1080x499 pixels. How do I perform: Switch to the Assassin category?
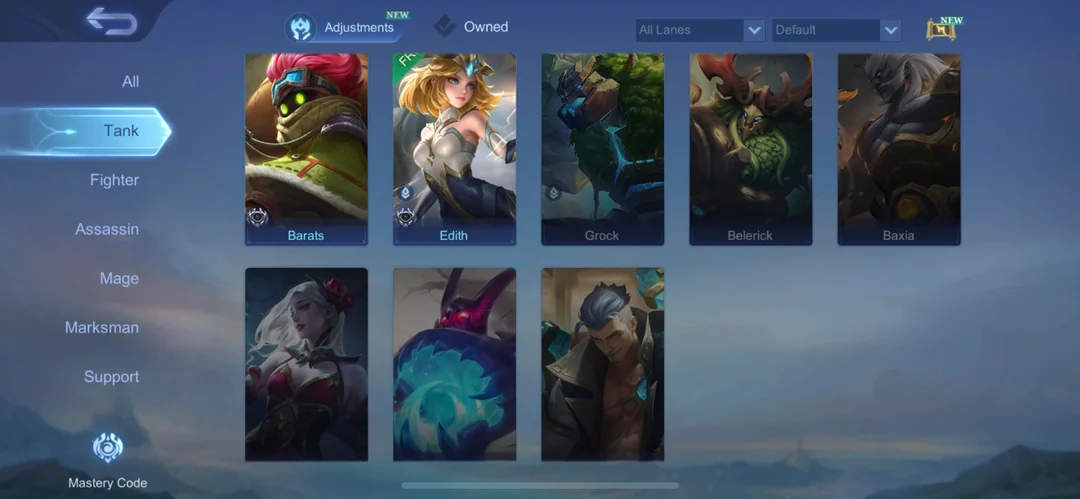click(107, 229)
